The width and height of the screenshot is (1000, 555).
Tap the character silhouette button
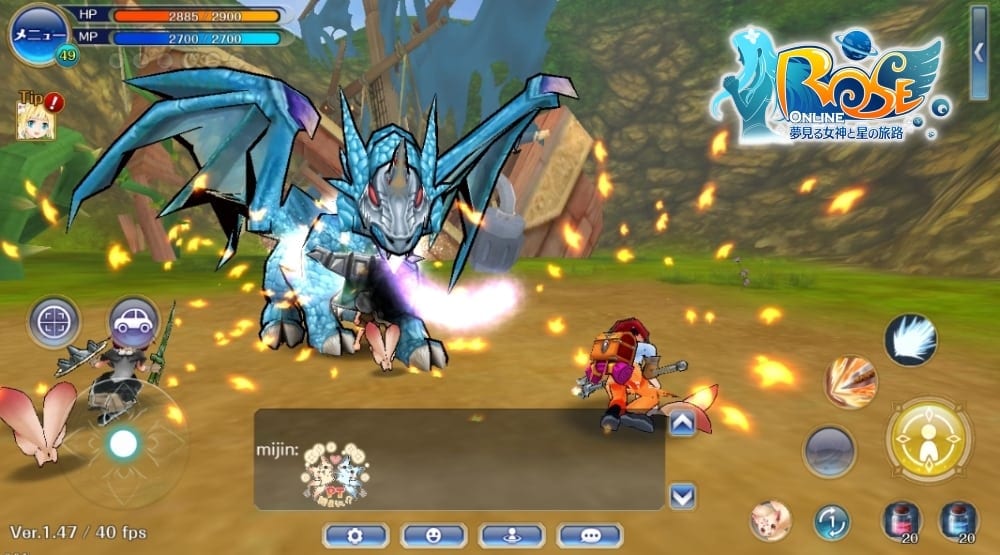coord(512,536)
